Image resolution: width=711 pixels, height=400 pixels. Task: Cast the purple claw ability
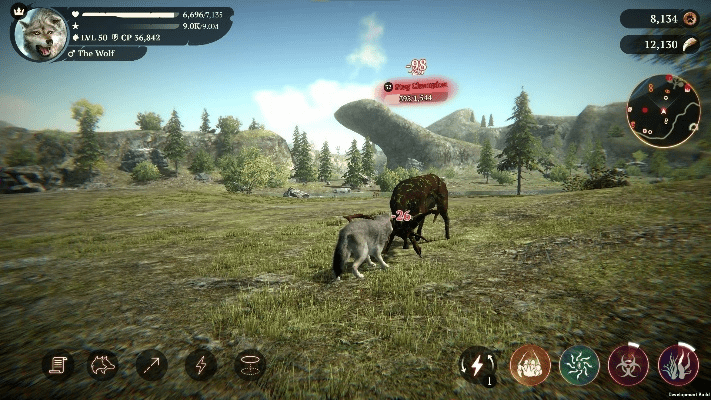click(678, 365)
